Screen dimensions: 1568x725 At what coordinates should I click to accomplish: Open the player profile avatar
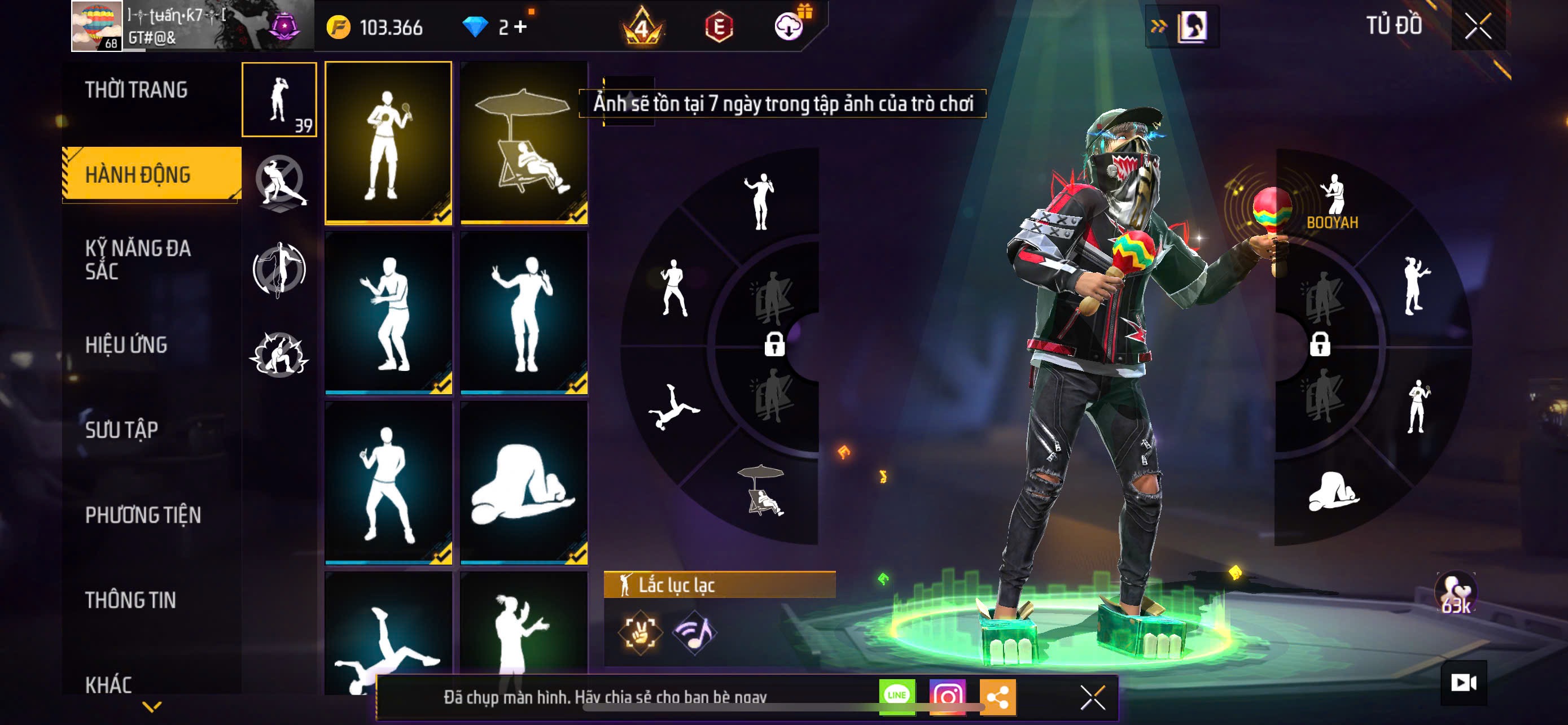(96, 26)
